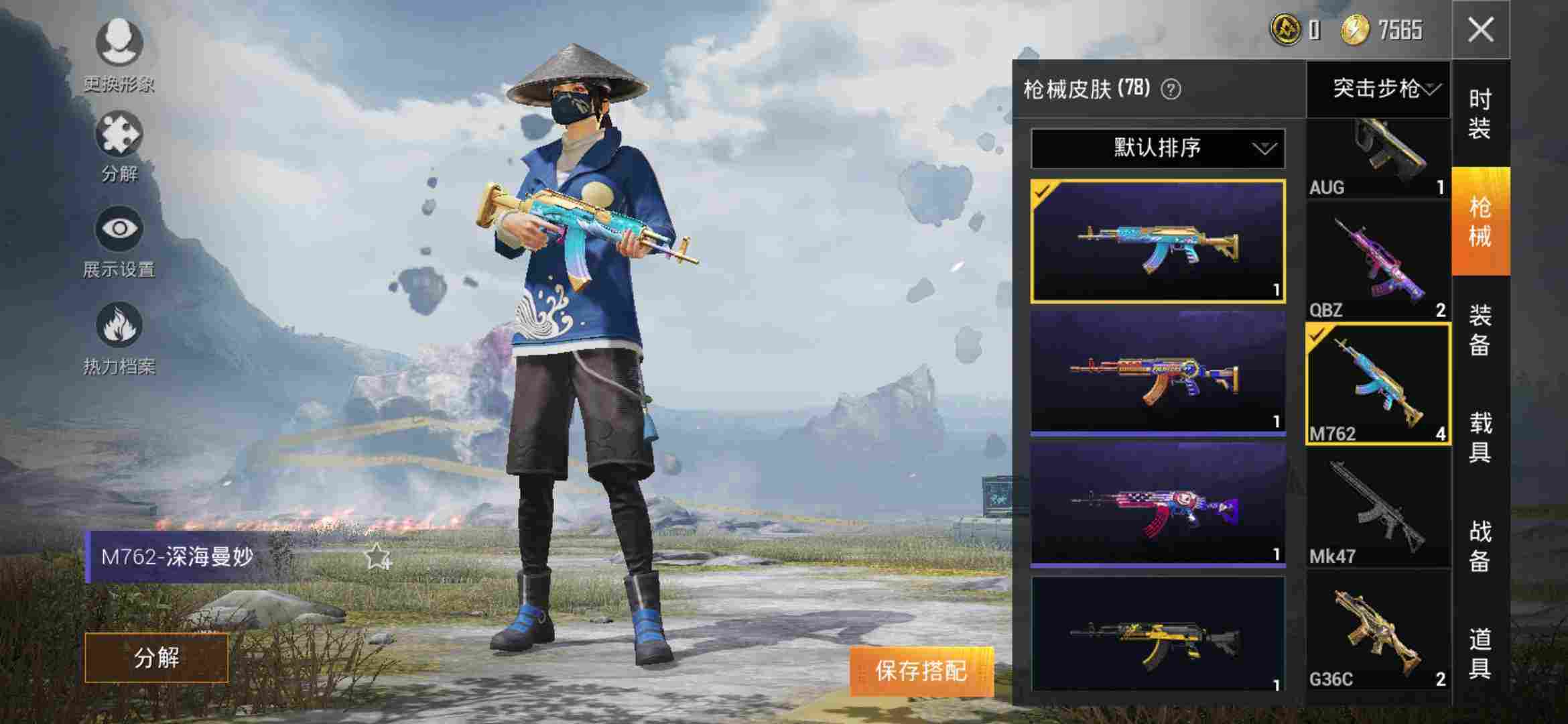Viewport: 1568px width, 724px height.
Task: Open the 突击步枪 weapon type dropdown
Action: [x=1378, y=88]
